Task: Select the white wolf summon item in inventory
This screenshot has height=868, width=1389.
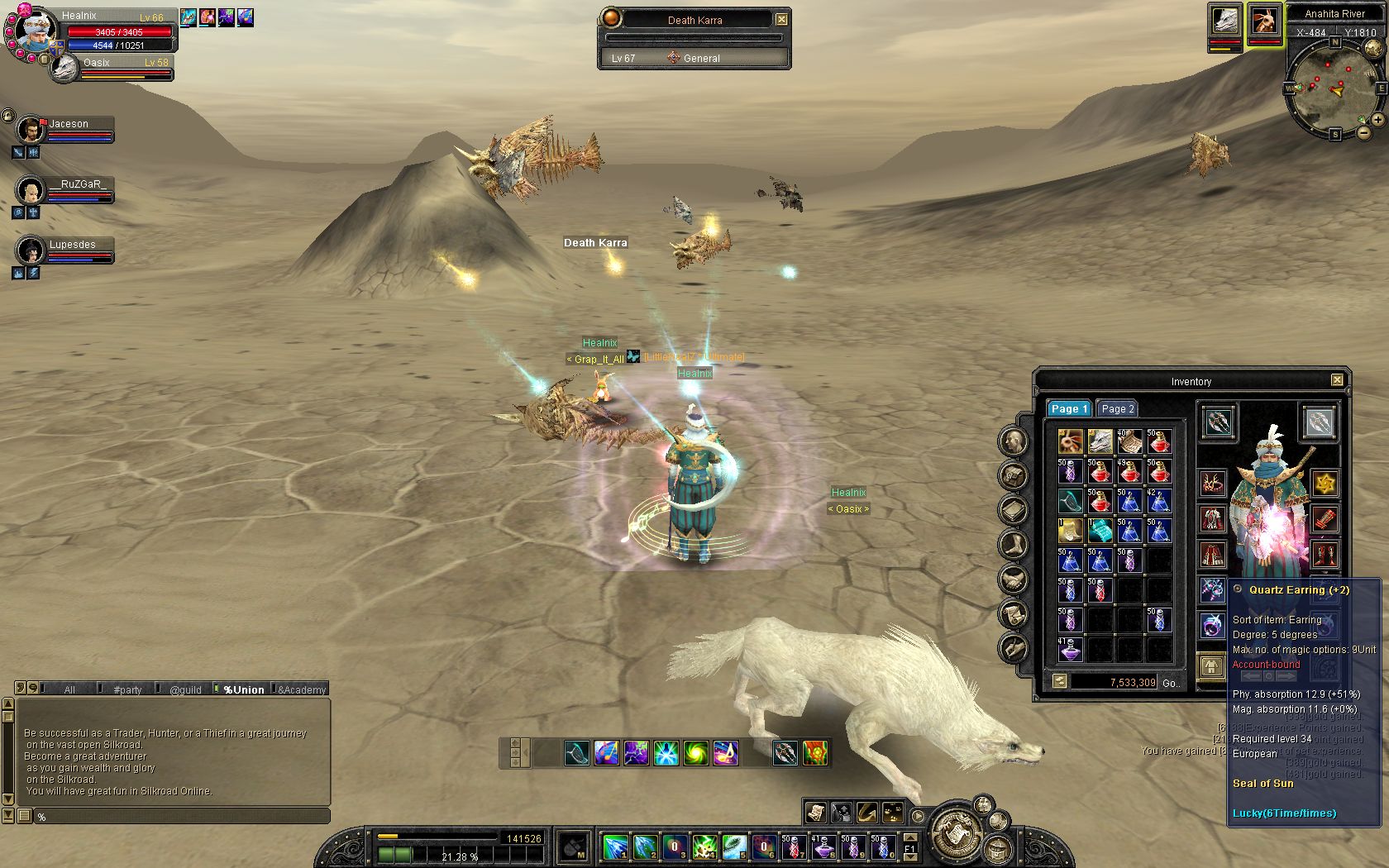Action: (x=1100, y=441)
